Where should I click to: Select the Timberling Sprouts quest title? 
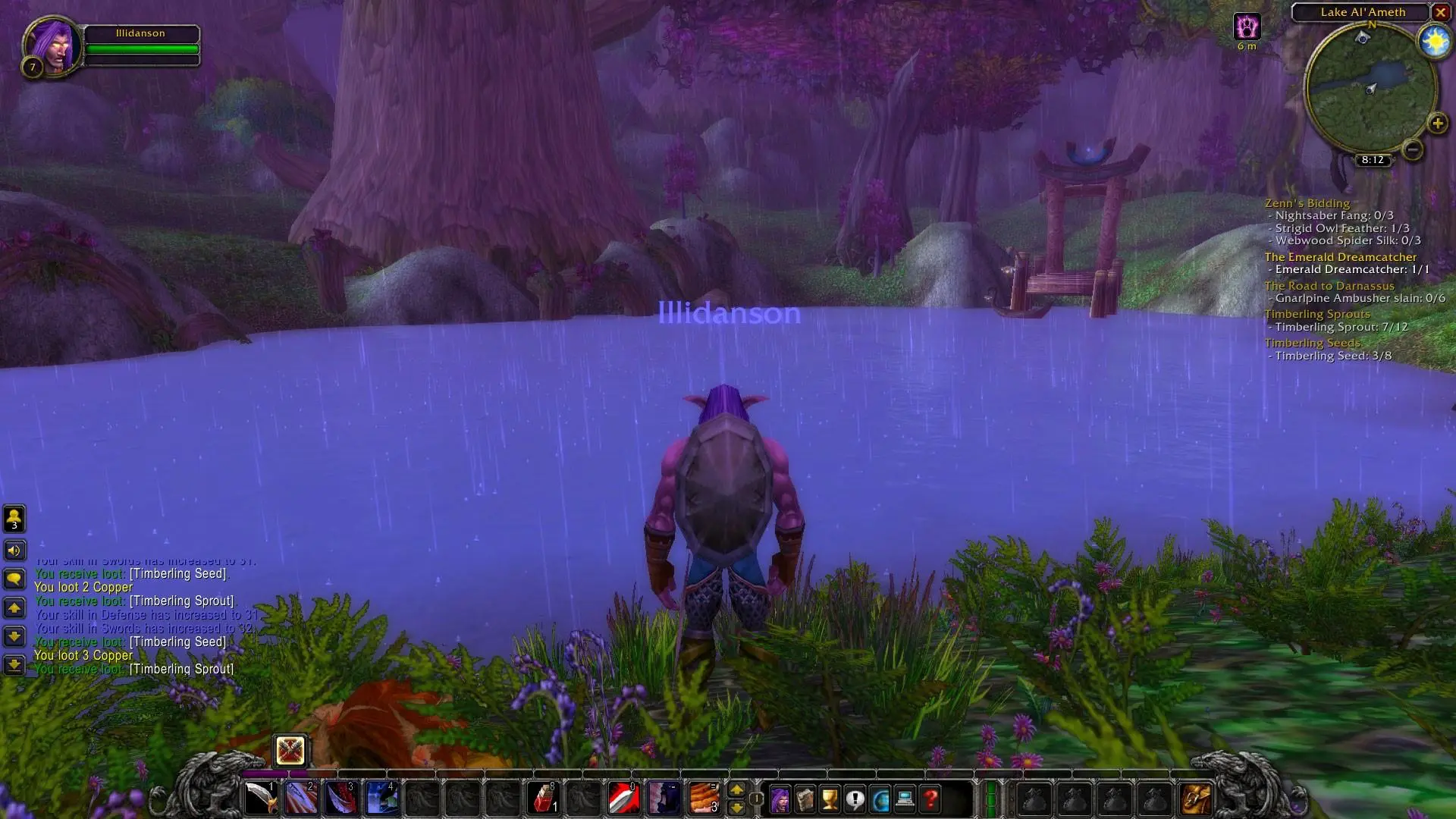pos(1317,313)
